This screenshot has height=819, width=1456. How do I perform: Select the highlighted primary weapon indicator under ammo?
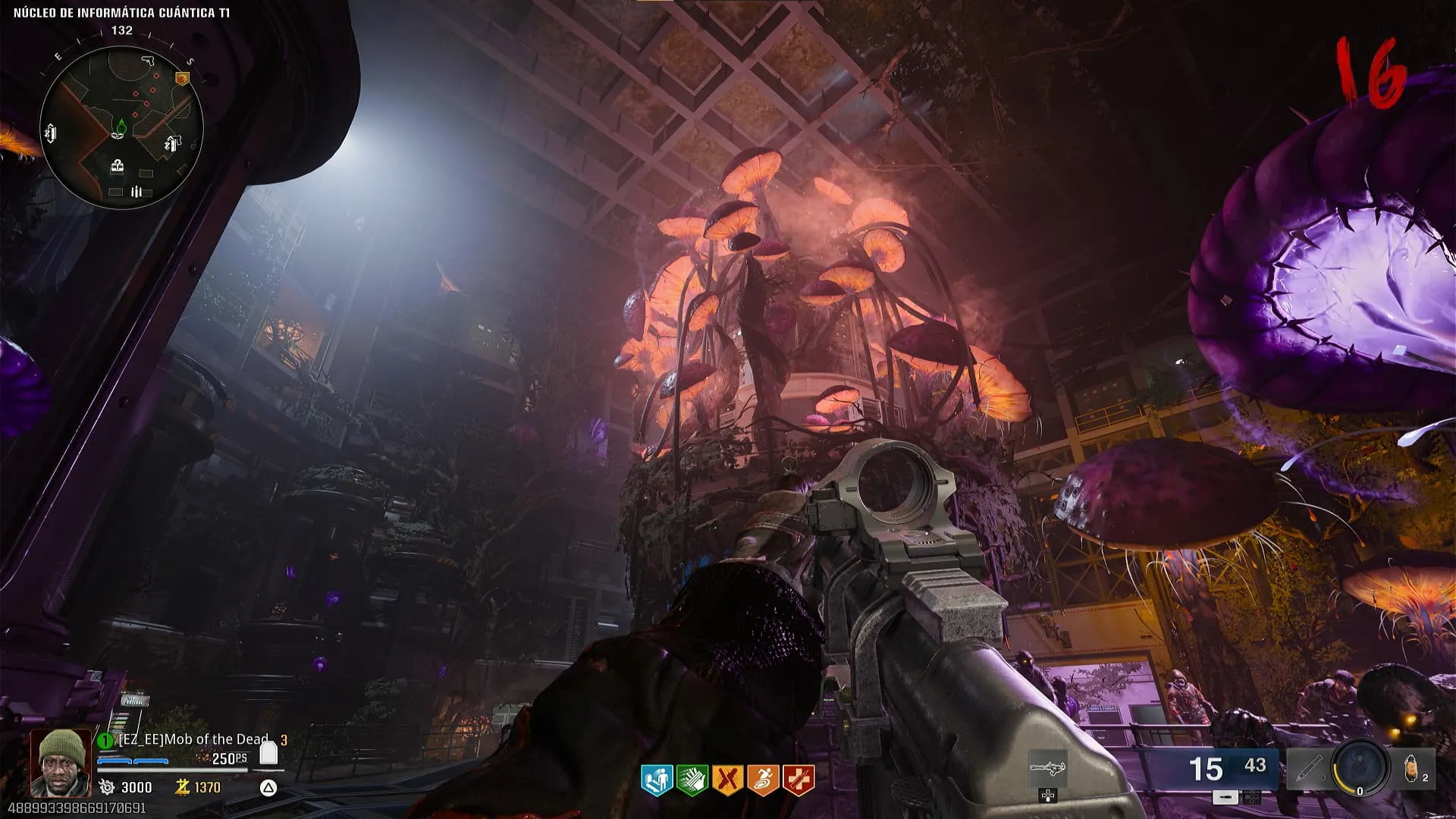pyautogui.click(x=1225, y=797)
